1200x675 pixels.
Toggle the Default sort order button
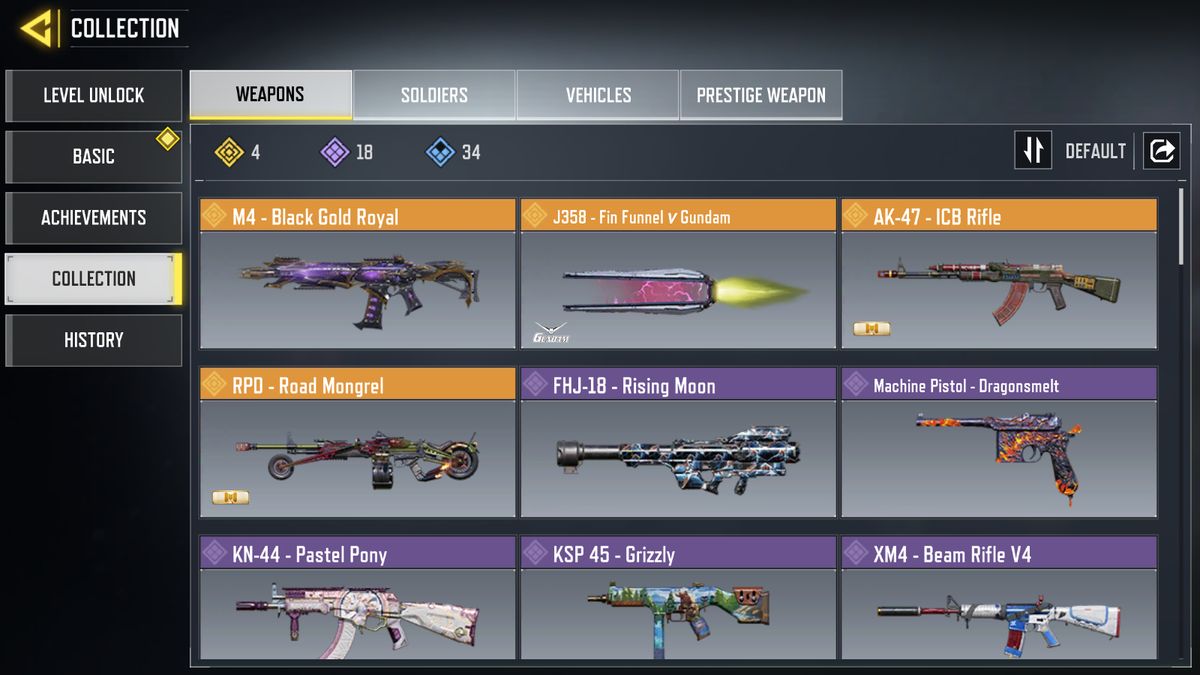1033,151
